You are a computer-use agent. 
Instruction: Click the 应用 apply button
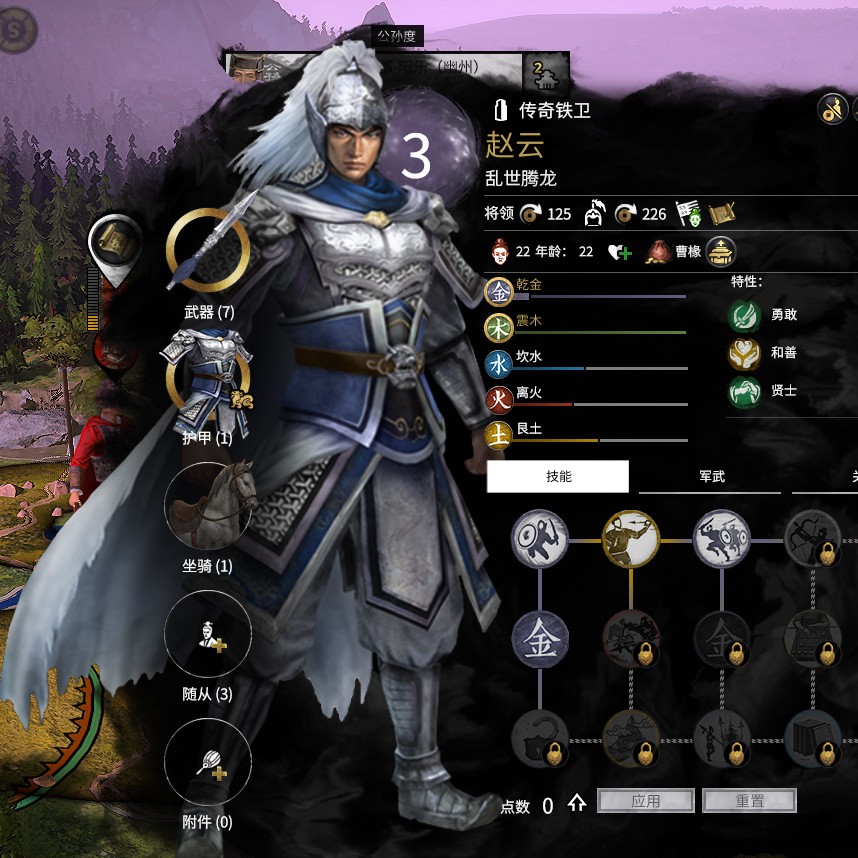pyautogui.click(x=646, y=801)
